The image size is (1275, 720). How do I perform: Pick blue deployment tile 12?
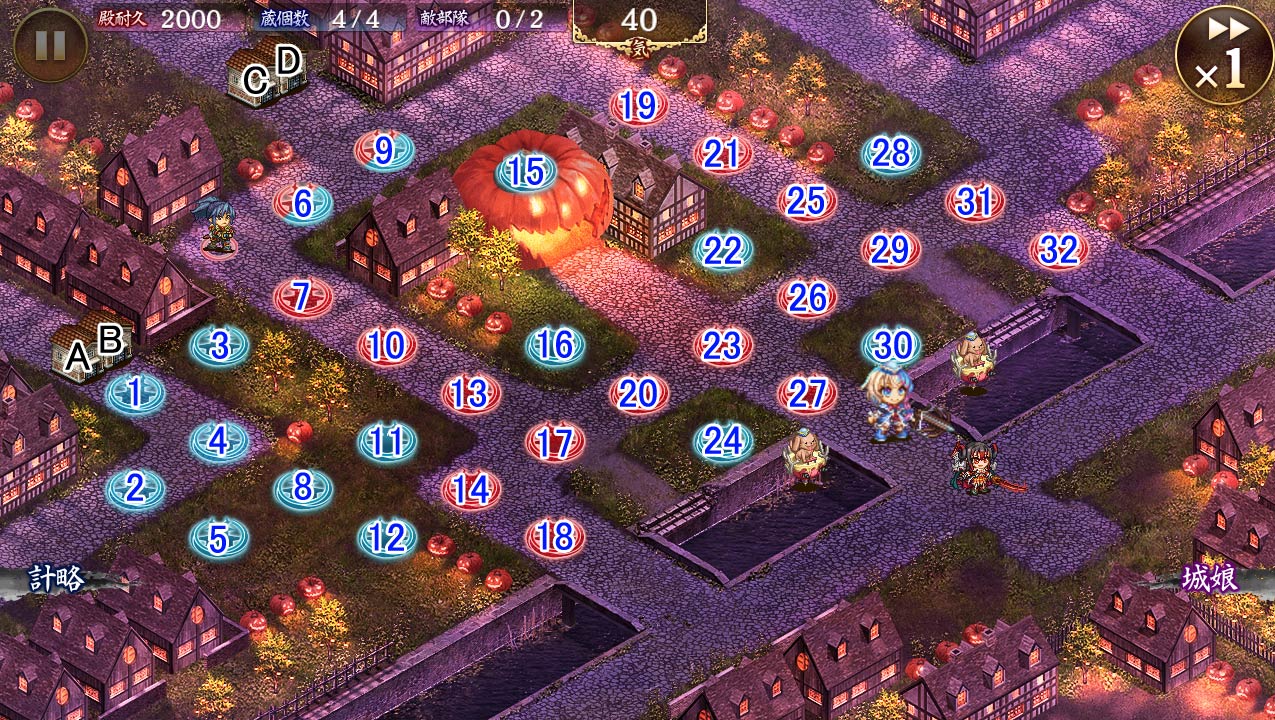387,539
